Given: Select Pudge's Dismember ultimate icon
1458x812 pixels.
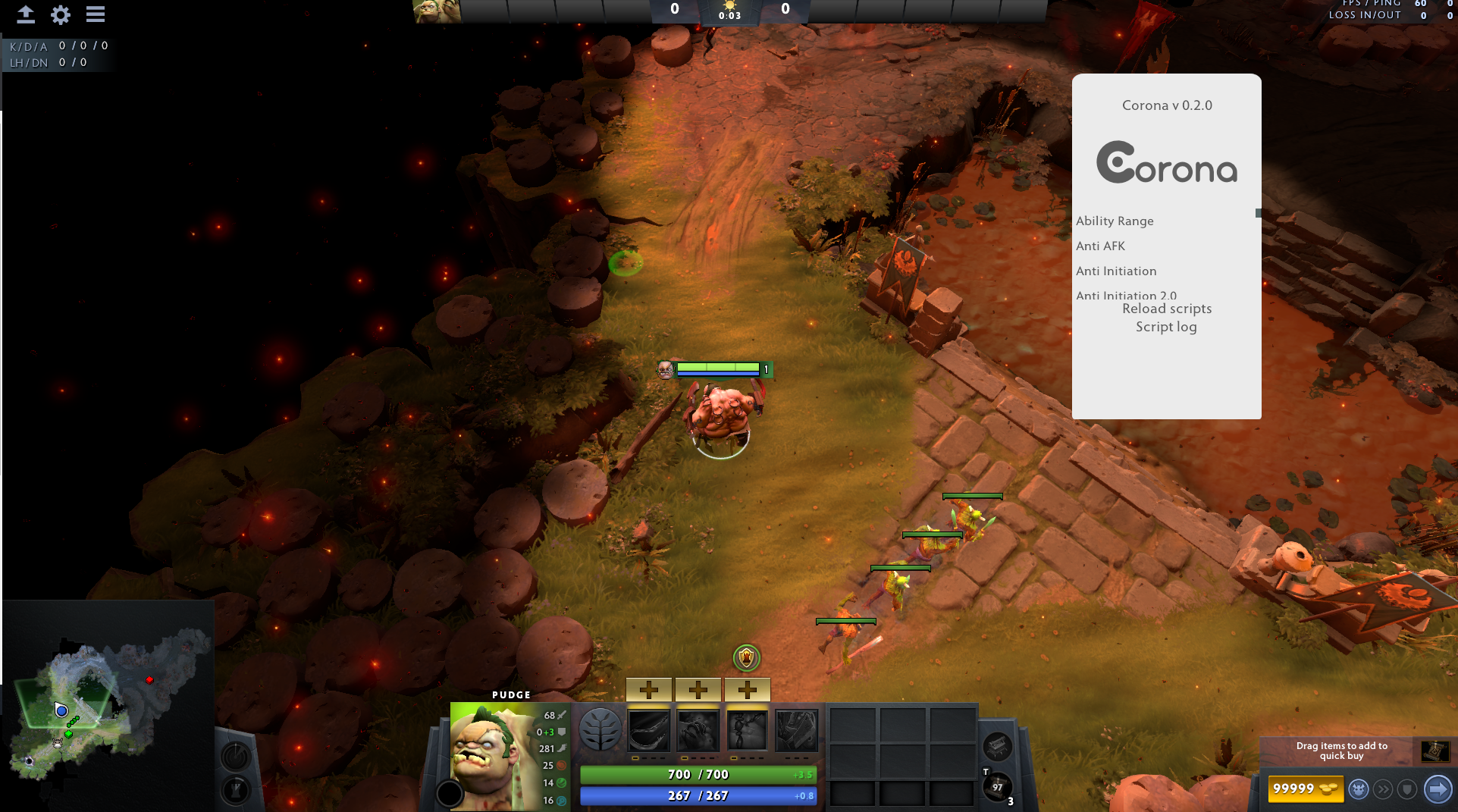Looking at the screenshot, I should point(796,730).
